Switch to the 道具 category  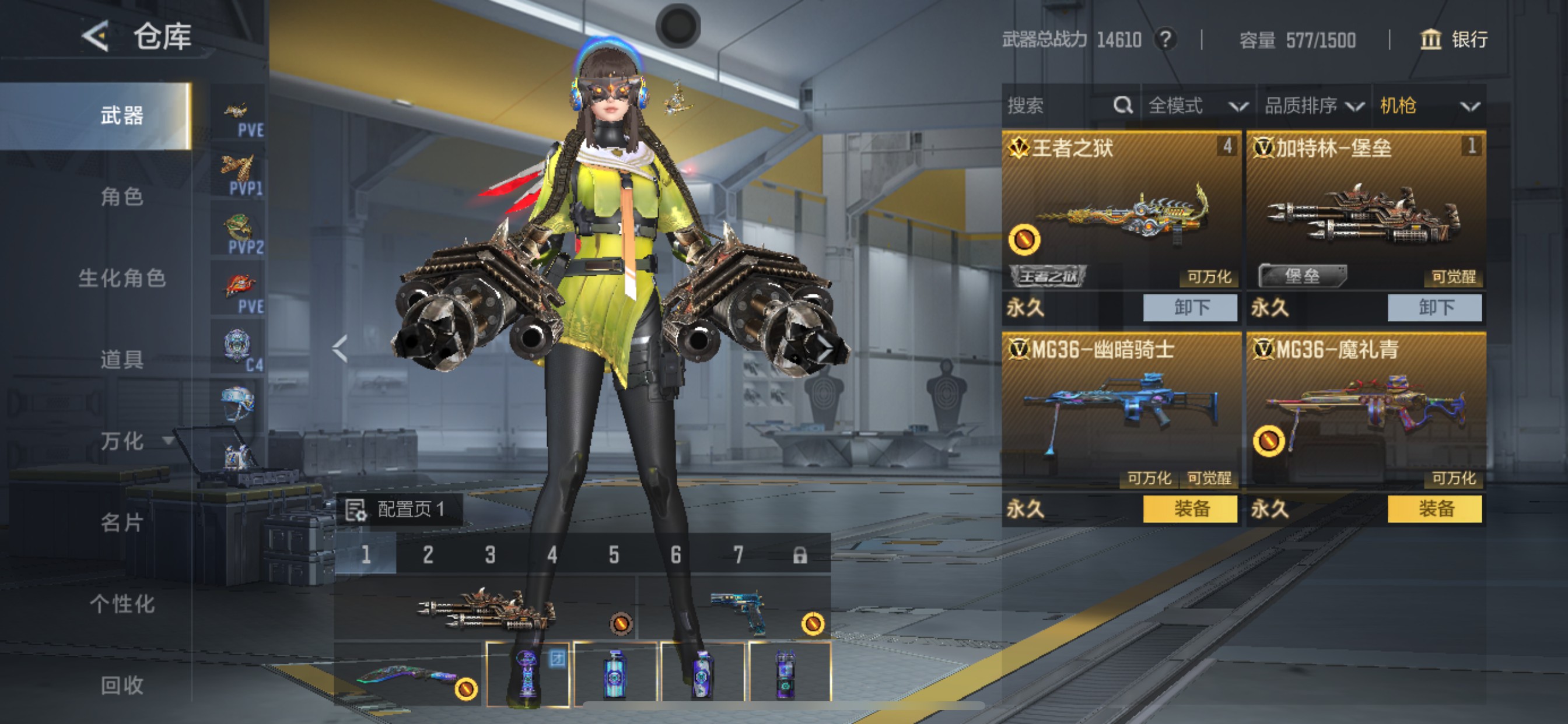(122, 360)
